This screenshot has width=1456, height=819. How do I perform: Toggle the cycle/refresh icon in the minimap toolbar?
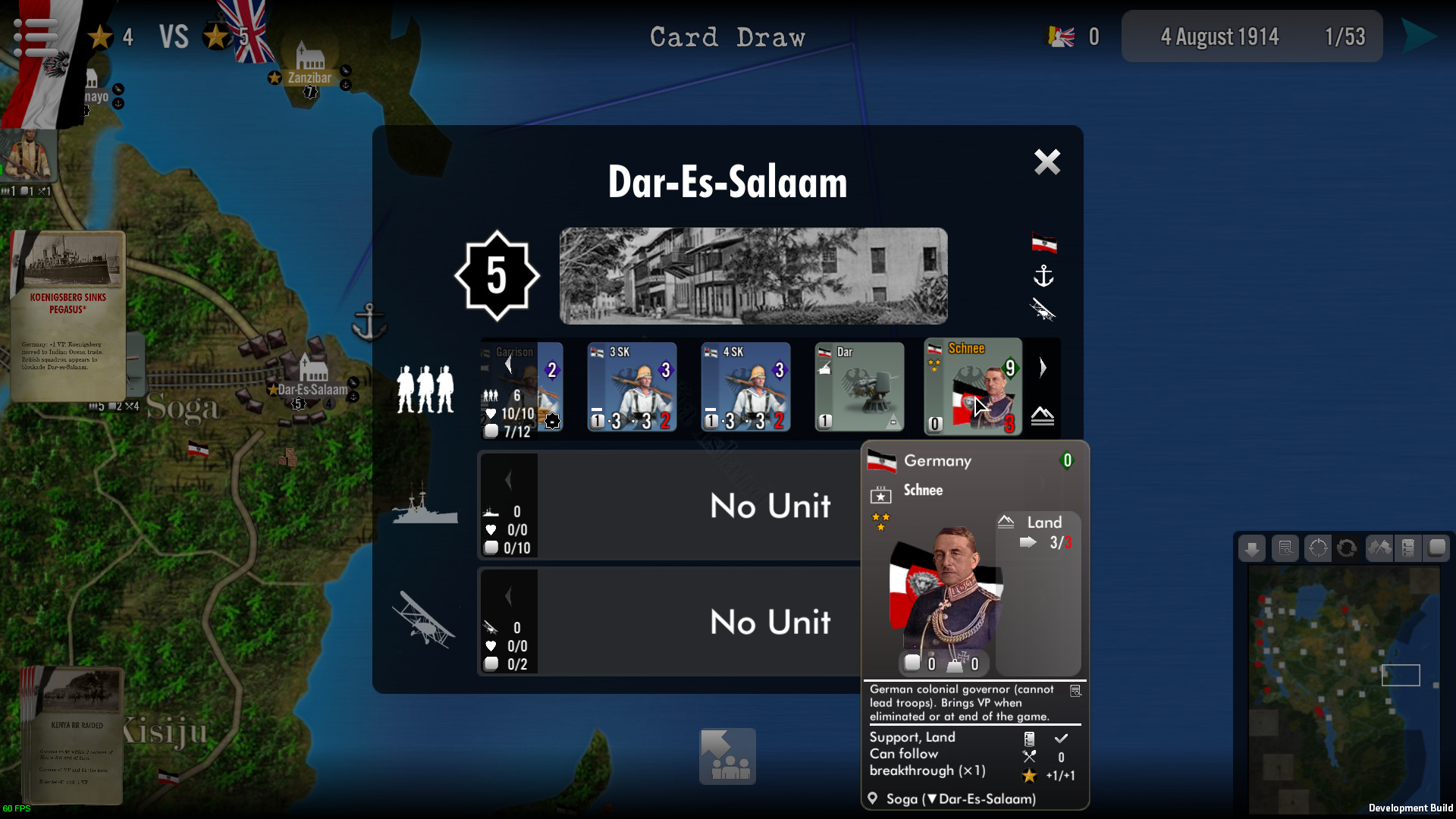(1348, 548)
